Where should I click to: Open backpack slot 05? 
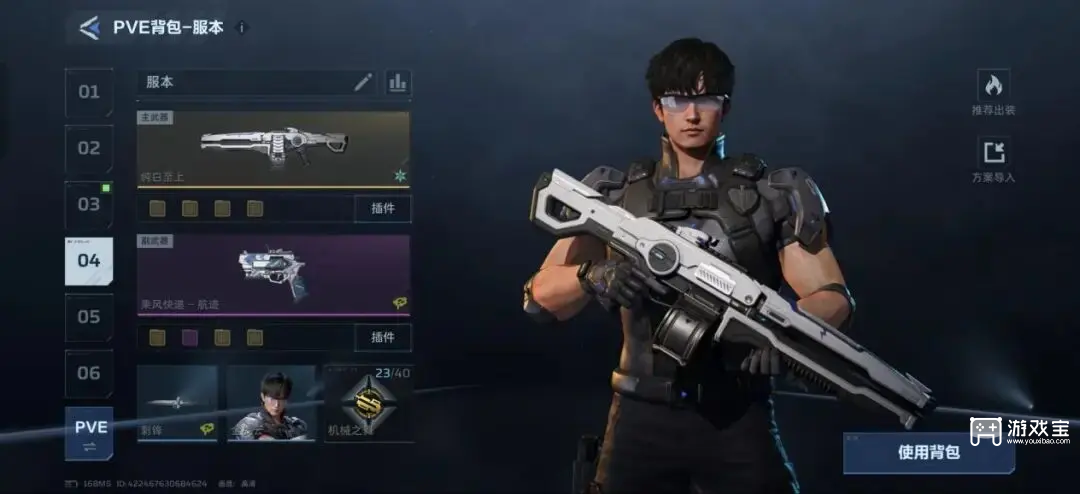89,317
